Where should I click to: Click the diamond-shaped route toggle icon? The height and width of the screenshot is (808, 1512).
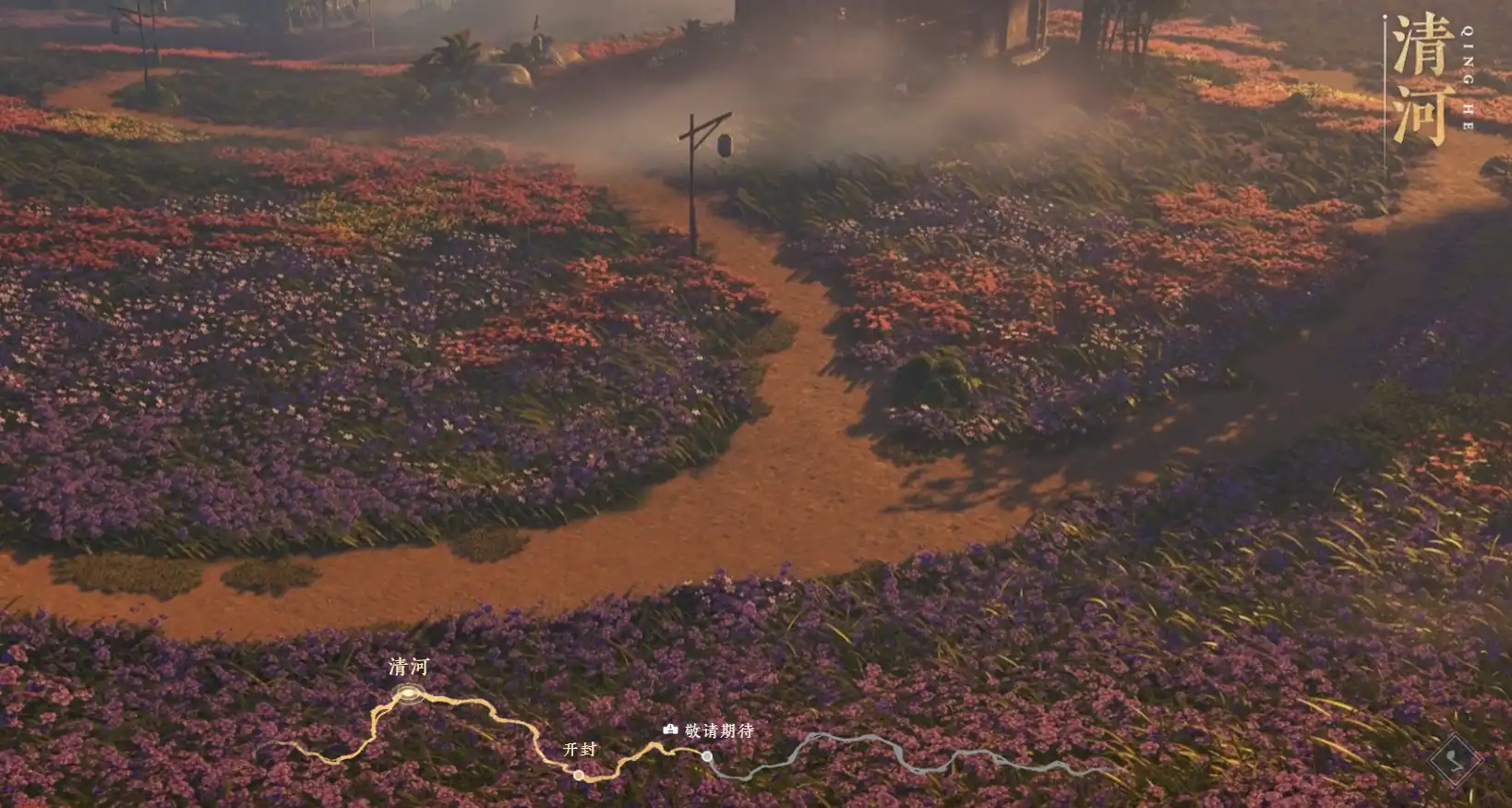[x=1455, y=760]
